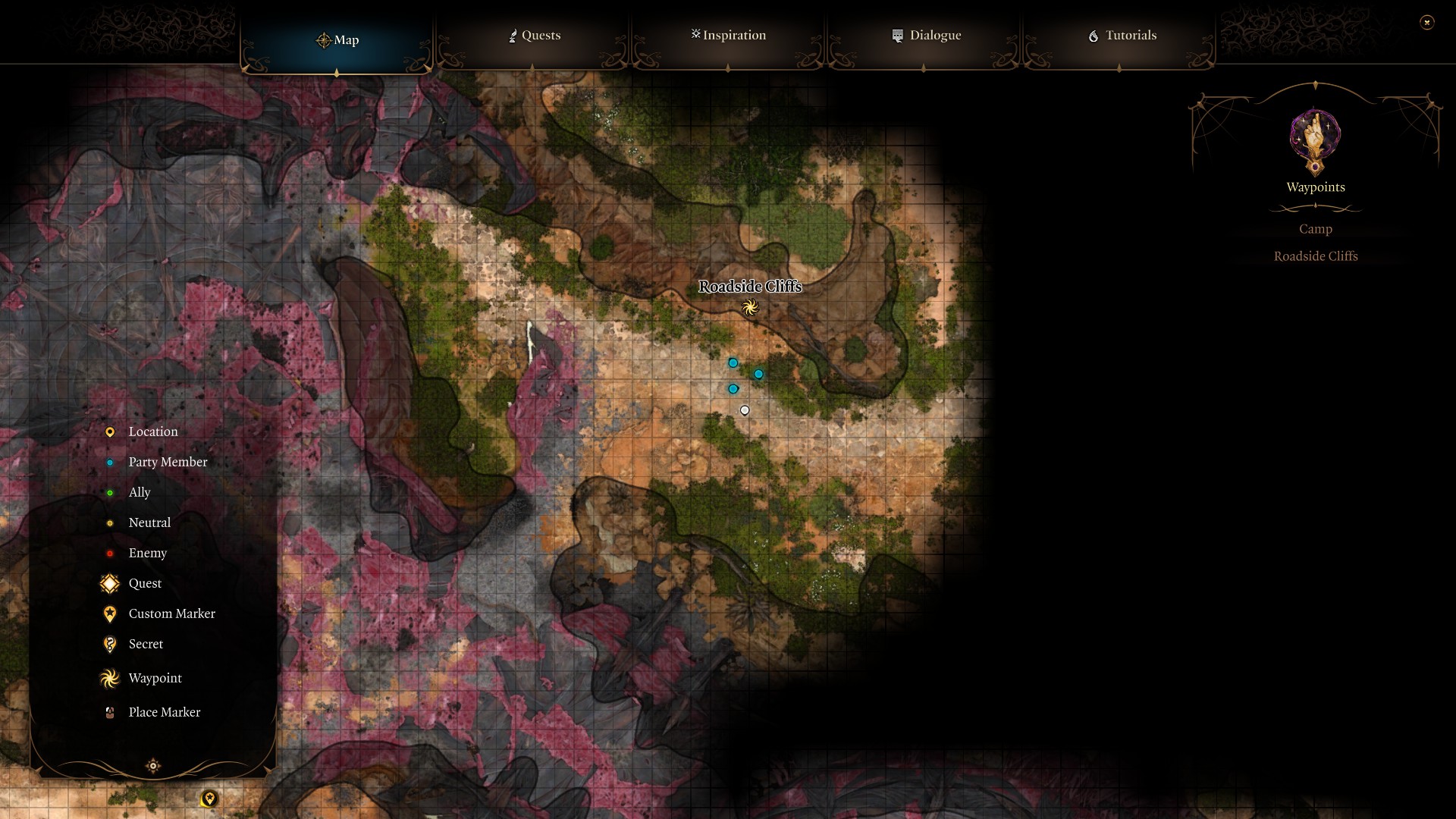
Task: Open the Quests tab
Action: [x=534, y=36]
